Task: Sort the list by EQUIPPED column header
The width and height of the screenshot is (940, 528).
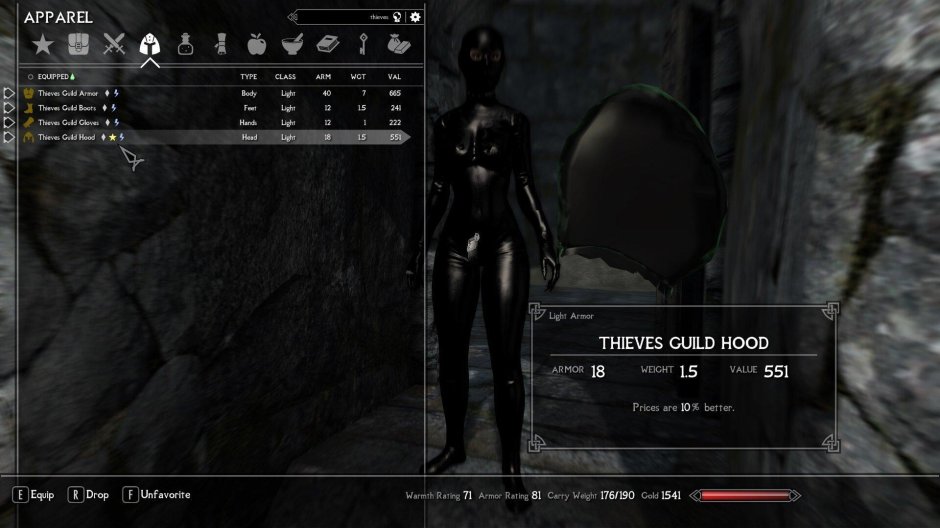Action: tap(55, 76)
